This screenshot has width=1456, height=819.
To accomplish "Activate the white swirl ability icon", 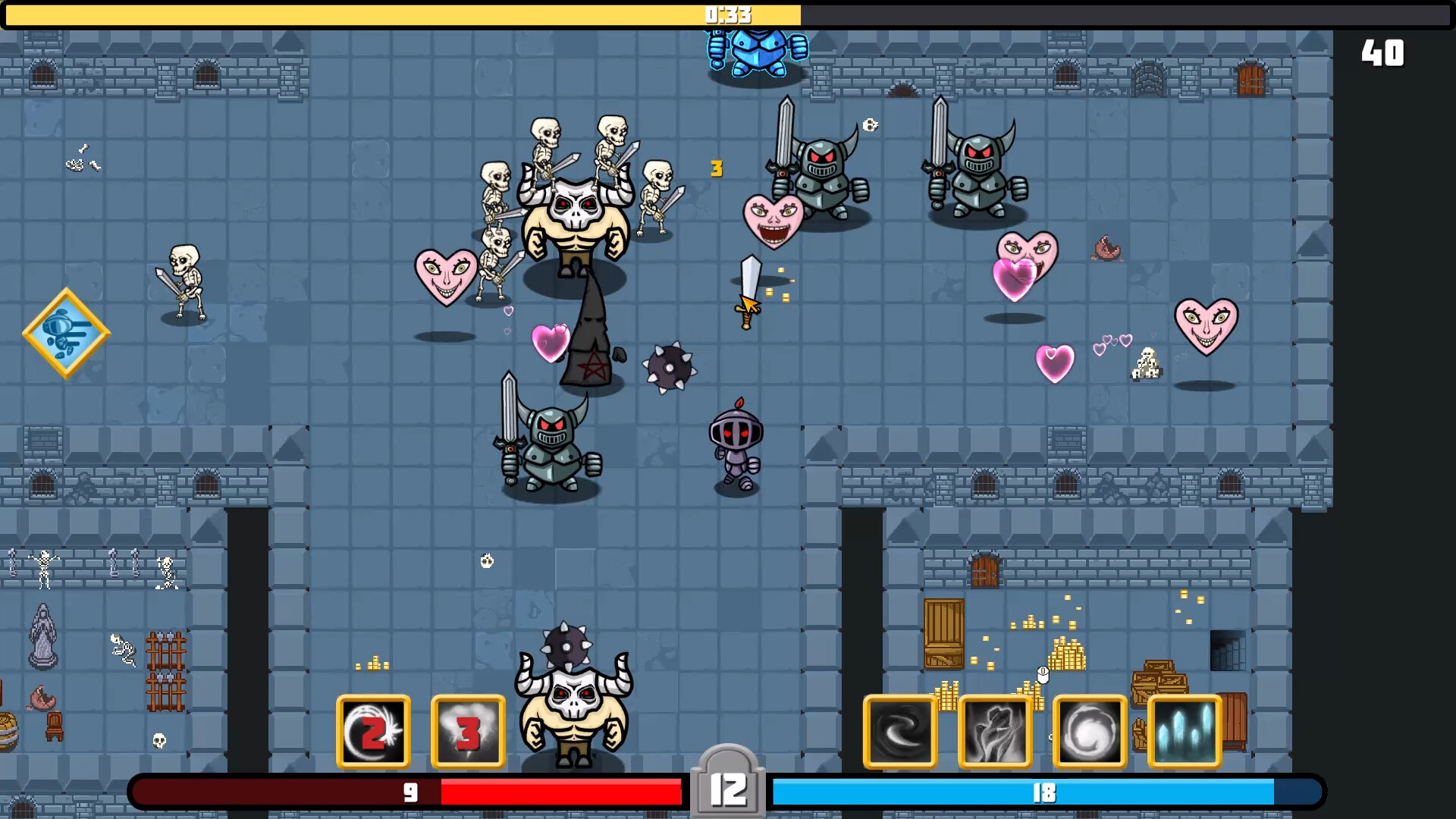I will 1090,731.
